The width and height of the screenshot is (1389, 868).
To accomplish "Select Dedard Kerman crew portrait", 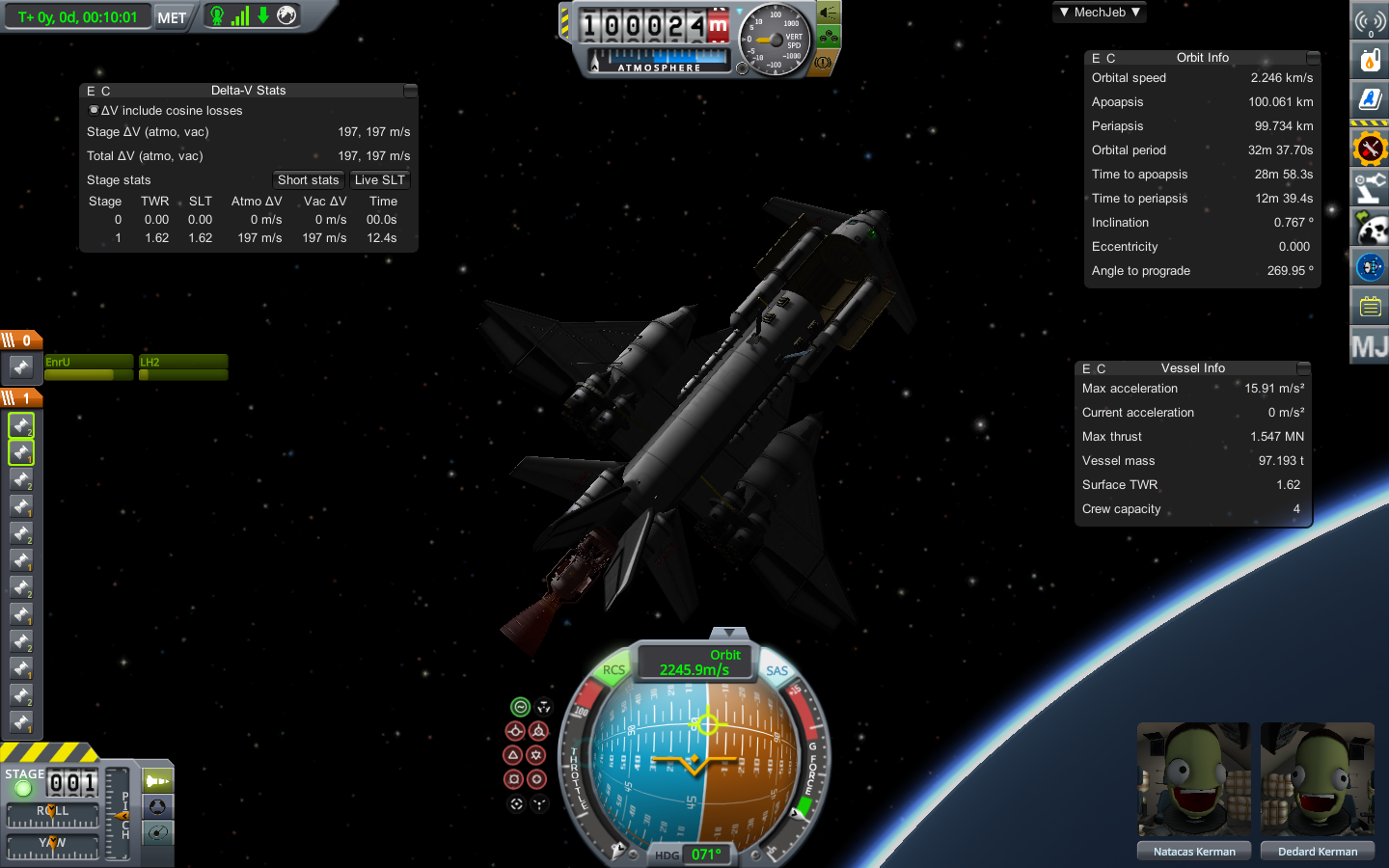I will pos(1318,780).
